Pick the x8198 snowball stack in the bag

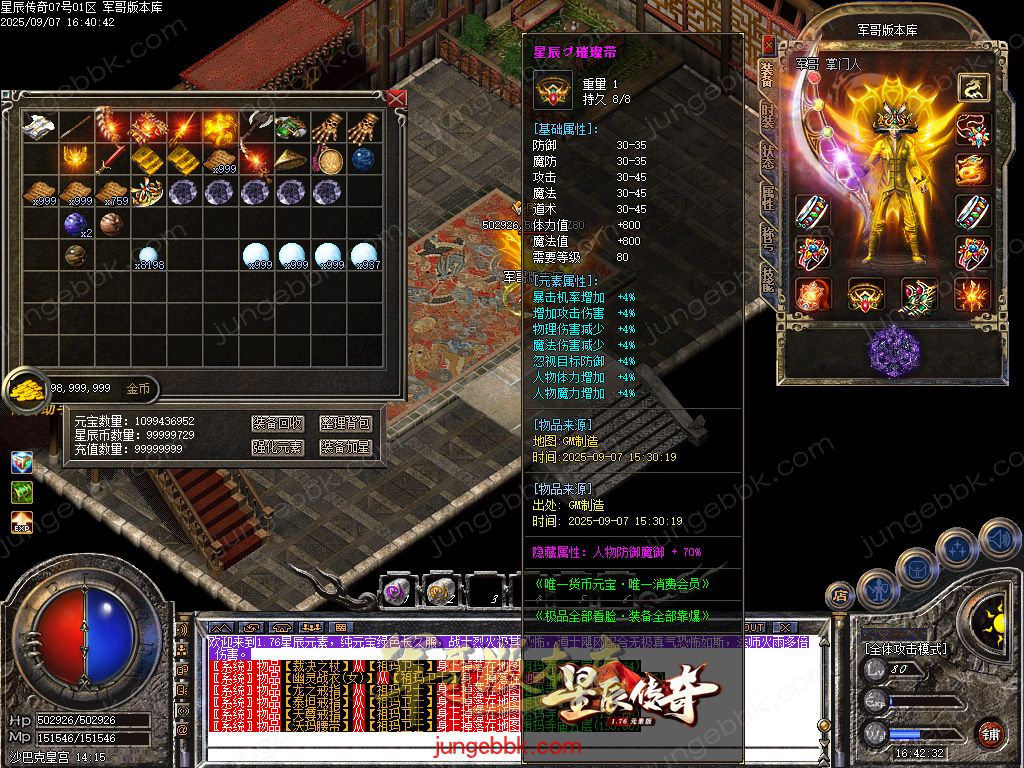148,256
